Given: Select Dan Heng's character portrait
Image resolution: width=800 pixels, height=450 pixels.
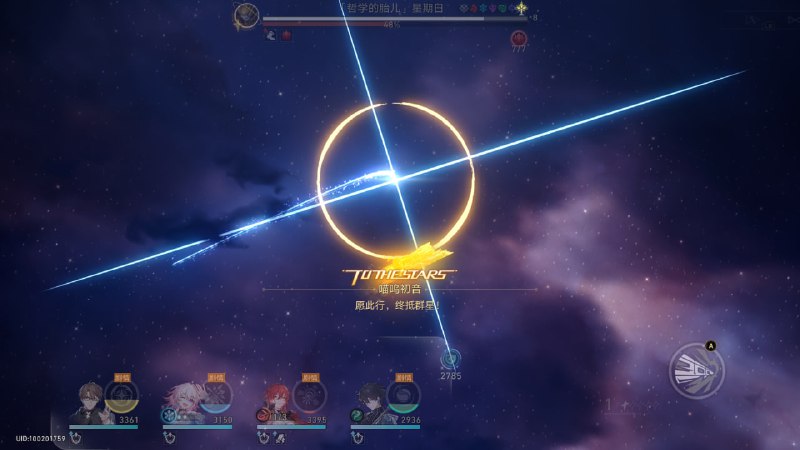Looking at the screenshot, I should click(373, 402).
